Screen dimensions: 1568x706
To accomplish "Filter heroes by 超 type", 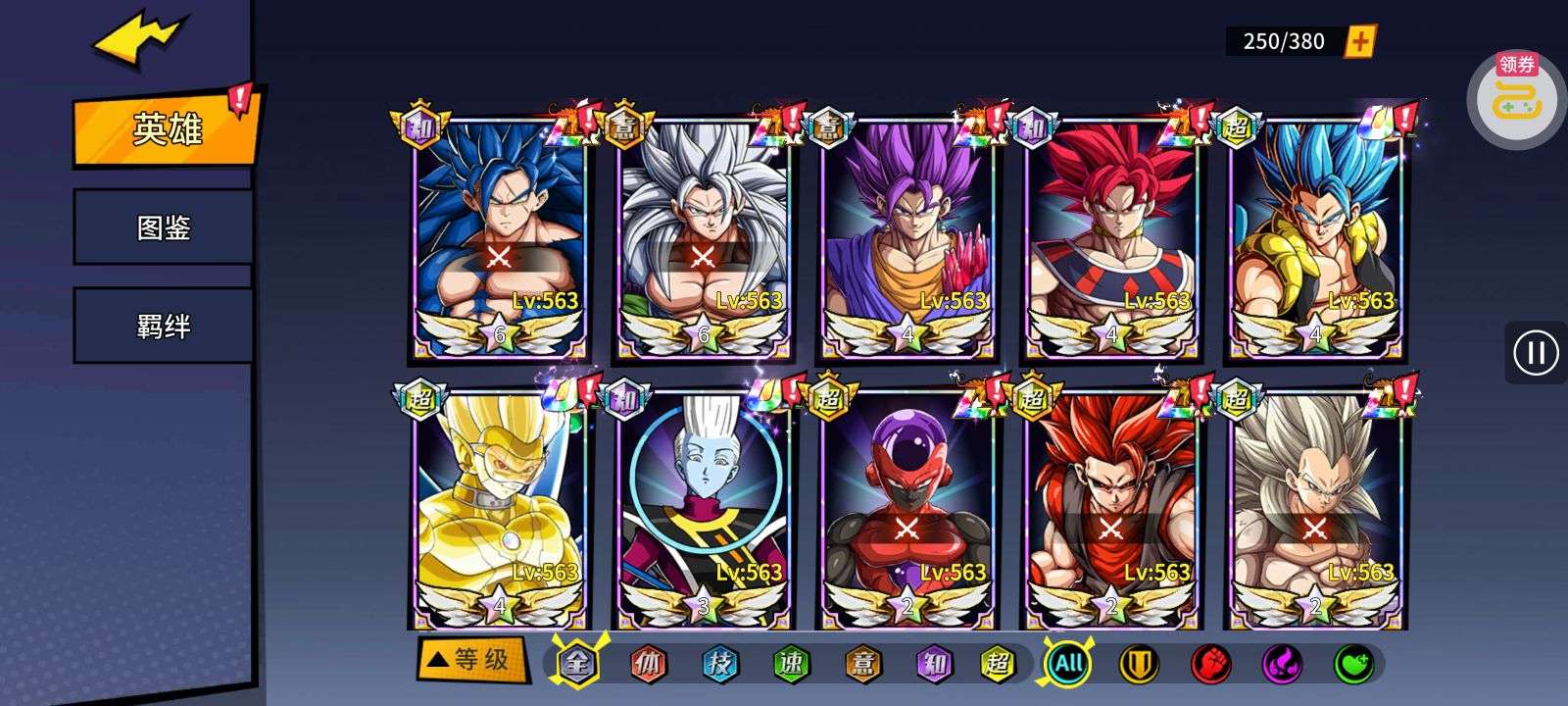I will tap(999, 664).
